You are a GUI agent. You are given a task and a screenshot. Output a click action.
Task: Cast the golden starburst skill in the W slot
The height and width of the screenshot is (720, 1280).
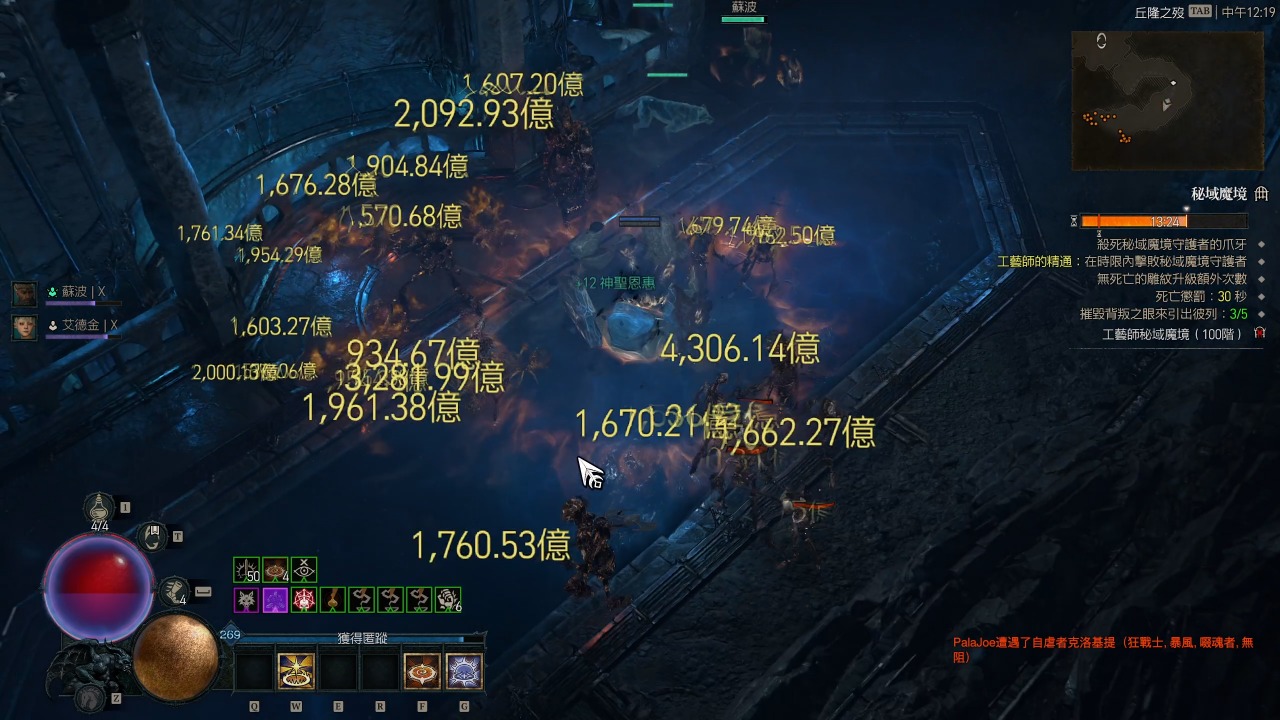tap(296, 671)
